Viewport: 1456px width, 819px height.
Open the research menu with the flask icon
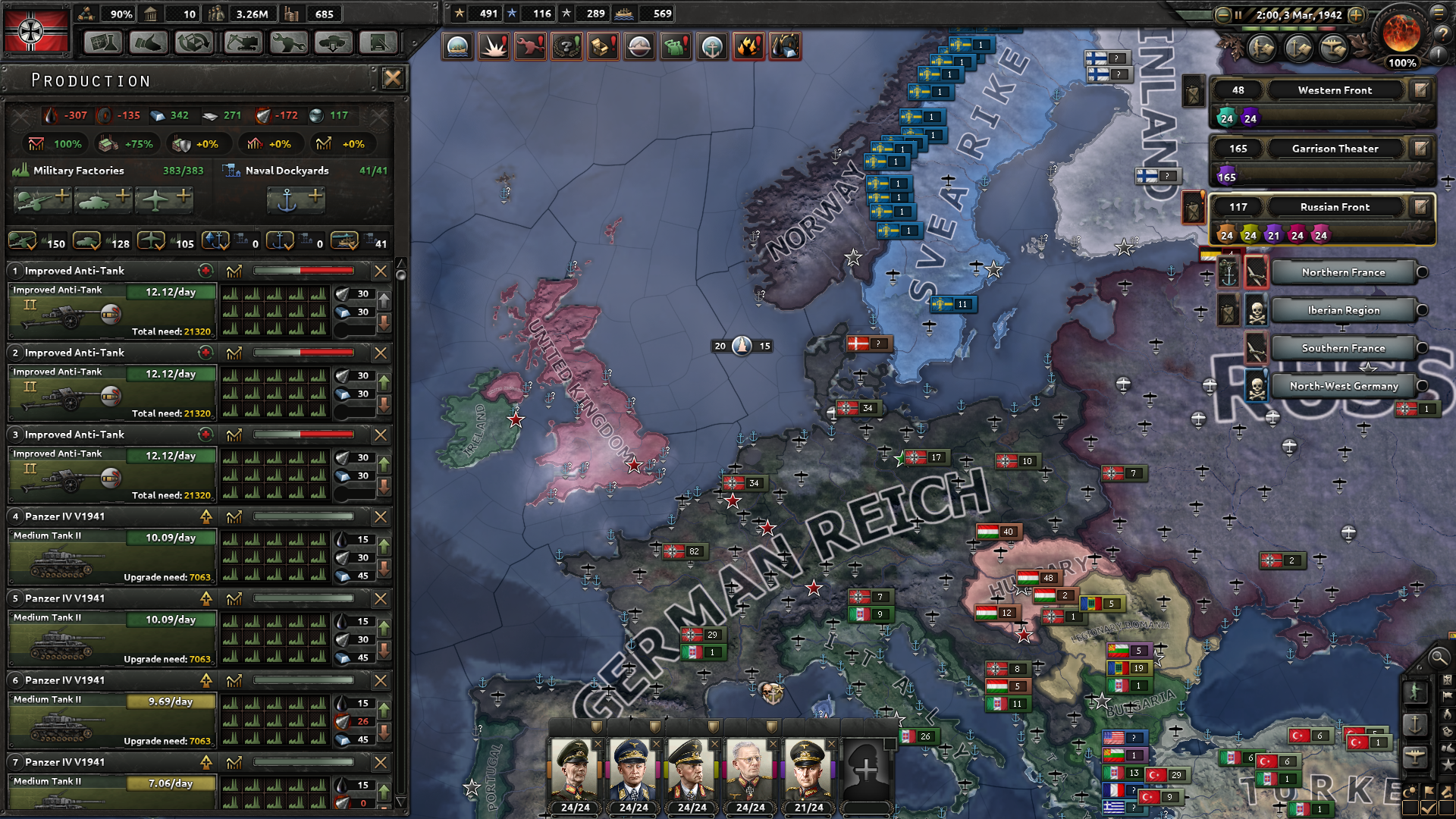point(103,42)
